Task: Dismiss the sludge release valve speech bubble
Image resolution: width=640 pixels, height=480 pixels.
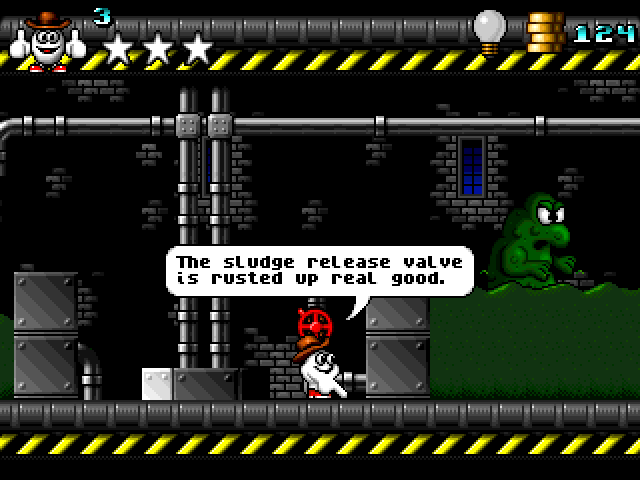Action: coord(319,270)
